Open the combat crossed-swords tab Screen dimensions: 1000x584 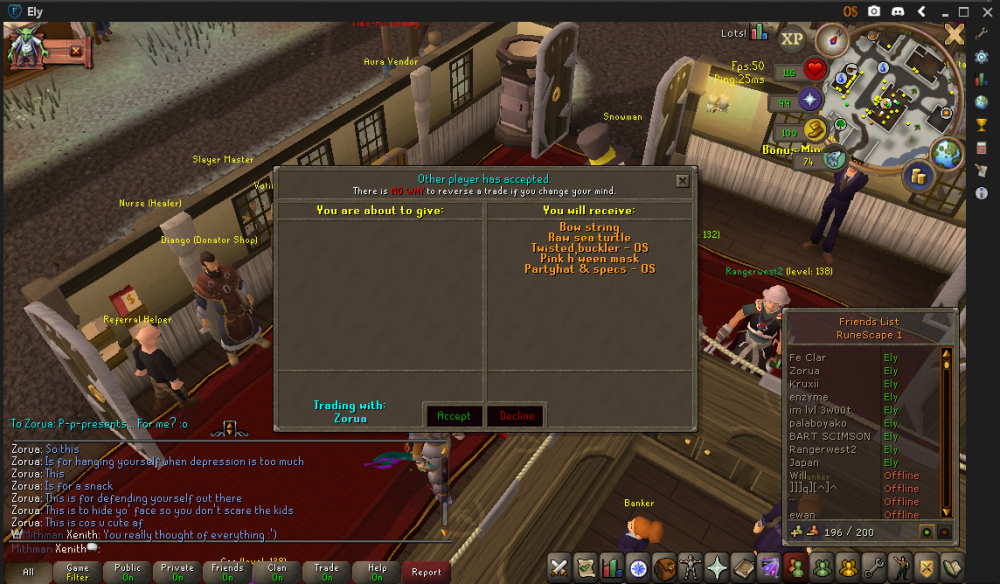pos(559,567)
